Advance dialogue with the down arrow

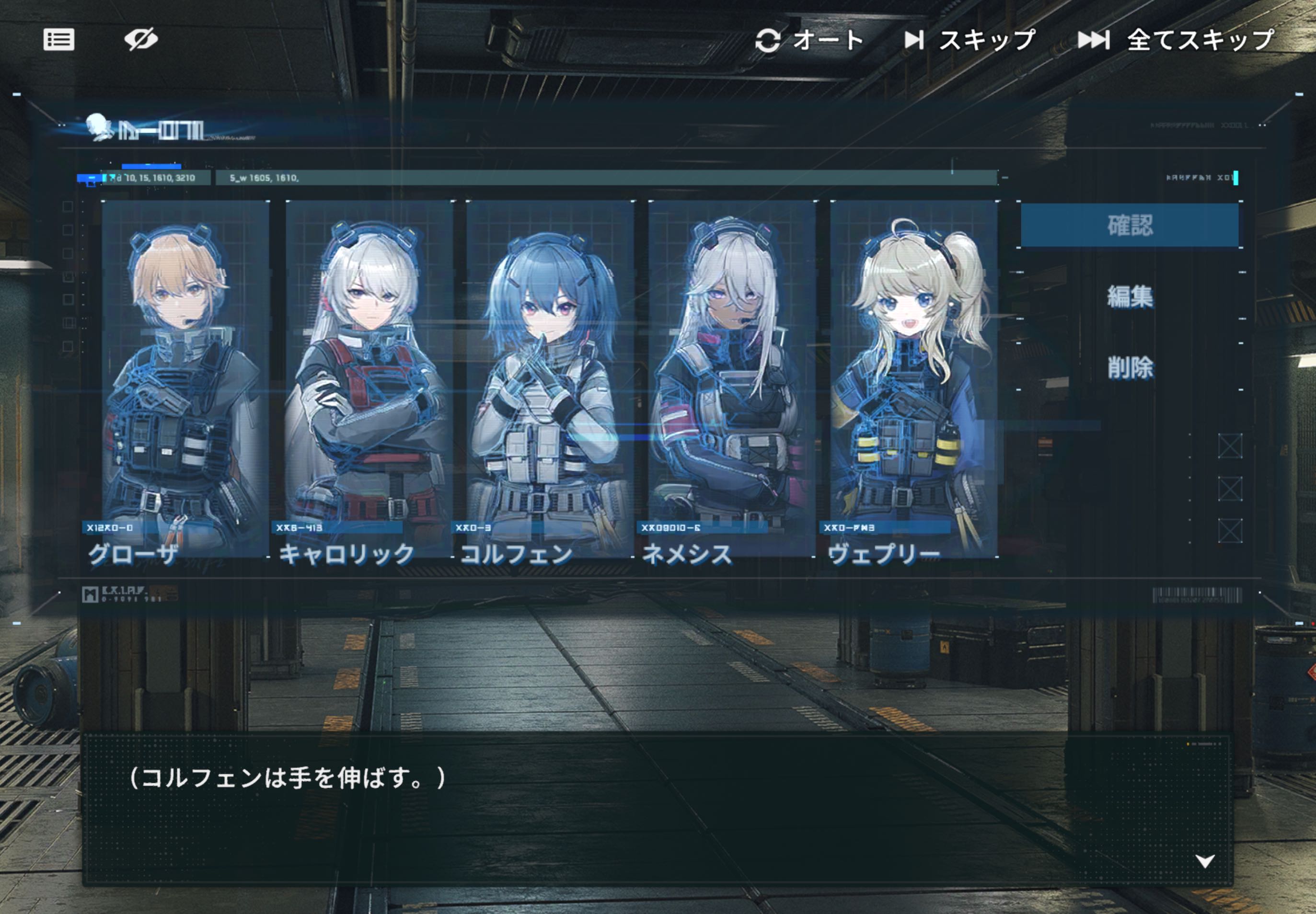coord(1204,861)
